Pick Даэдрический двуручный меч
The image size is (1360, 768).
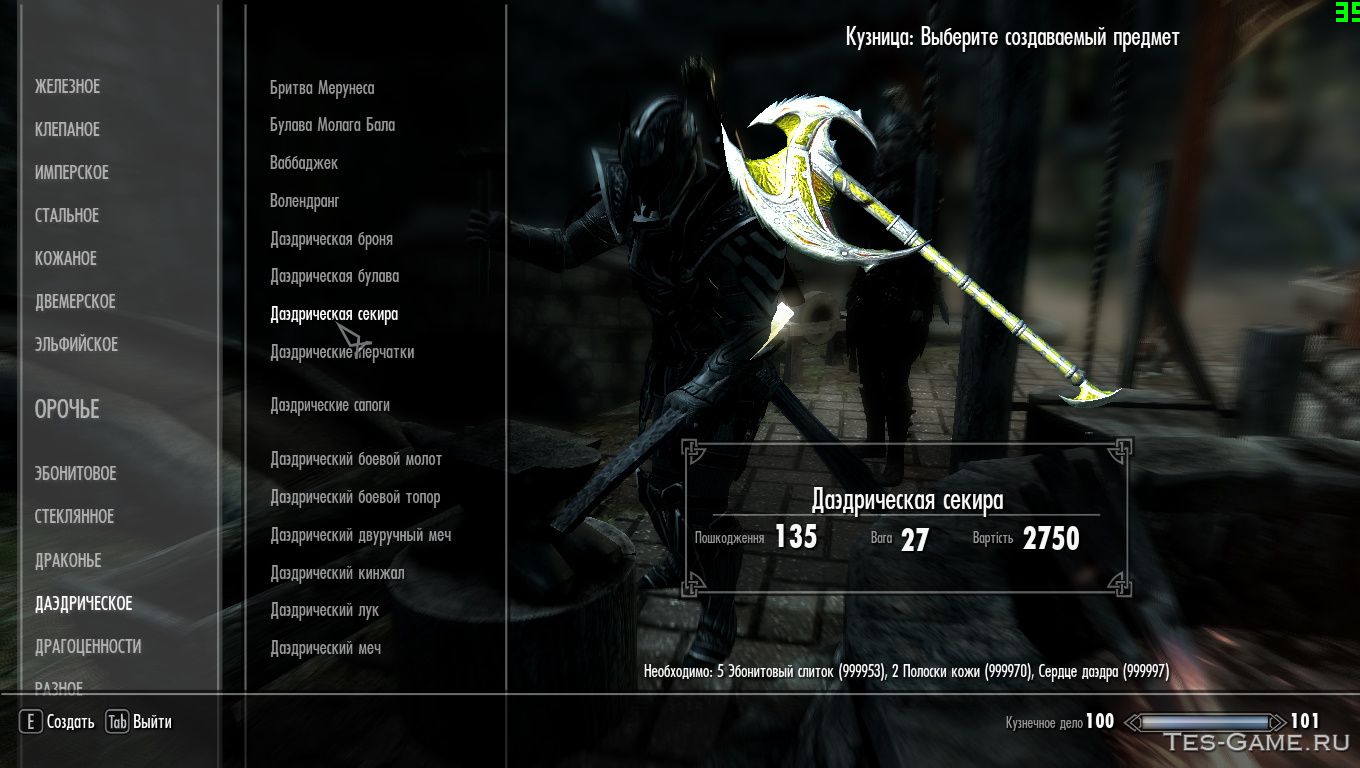360,536
